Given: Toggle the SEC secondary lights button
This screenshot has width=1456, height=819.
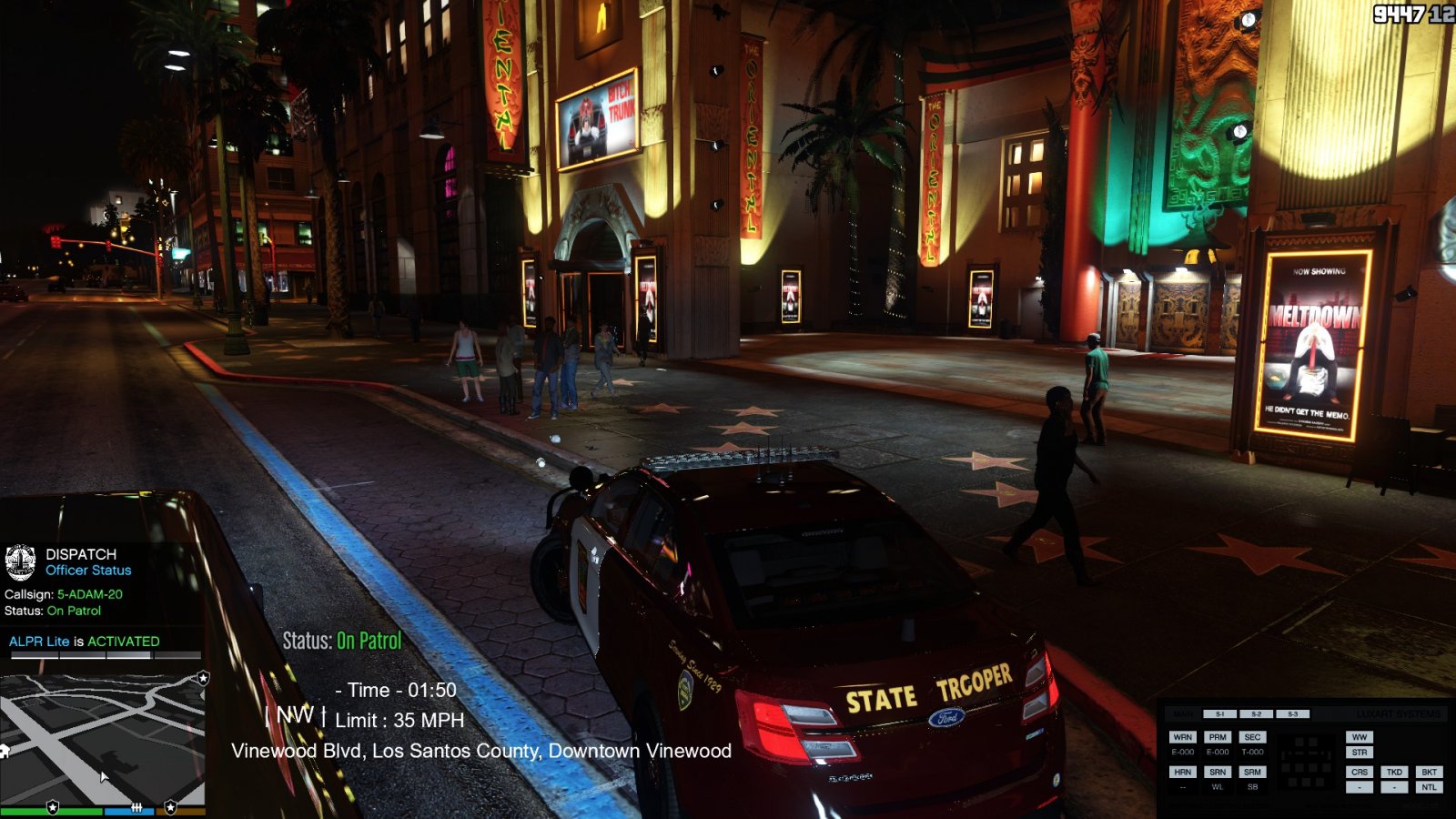Looking at the screenshot, I should tap(1252, 737).
